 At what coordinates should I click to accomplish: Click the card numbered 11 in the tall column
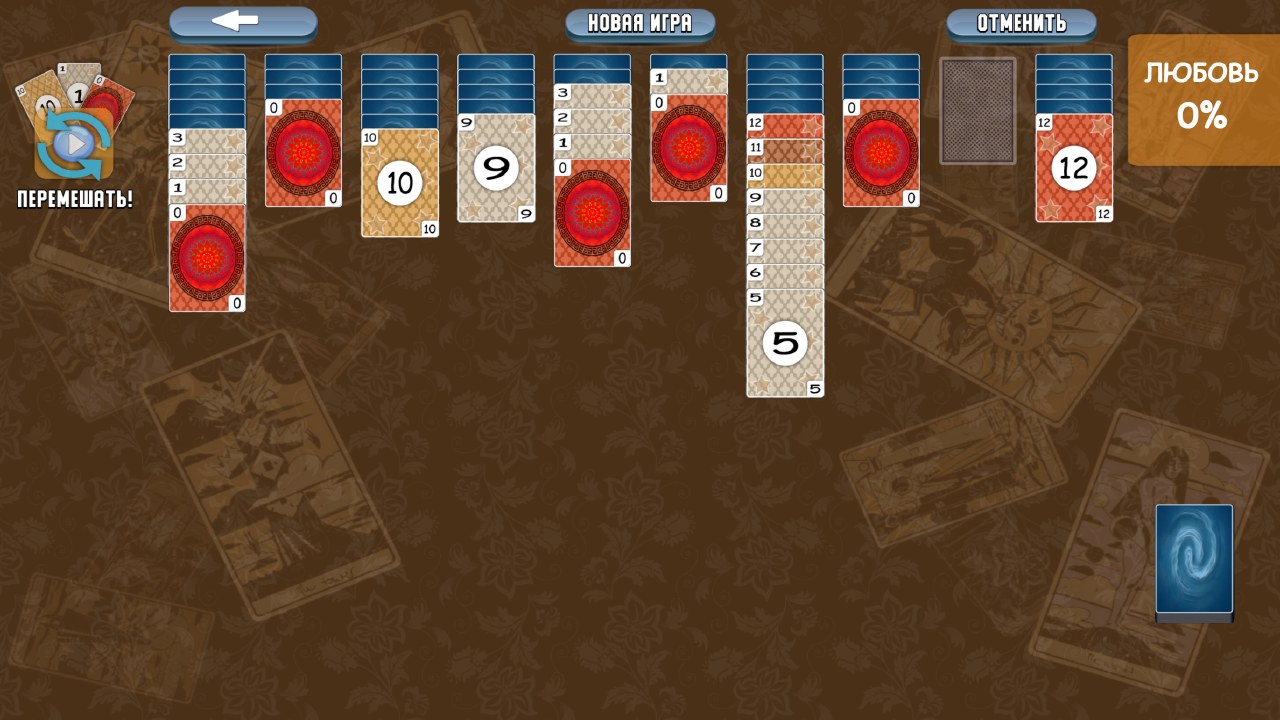coord(785,148)
